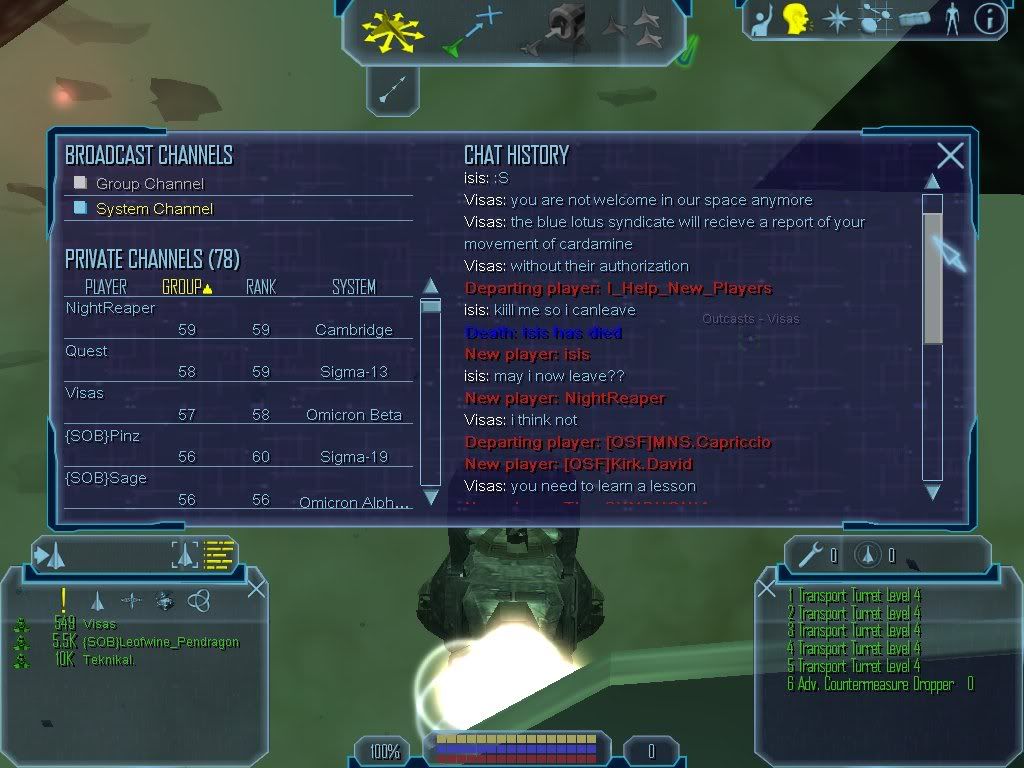Viewport: 1024px width, 768px height.
Task: Open the nav map star chart icon
Action: click(836, 19)
